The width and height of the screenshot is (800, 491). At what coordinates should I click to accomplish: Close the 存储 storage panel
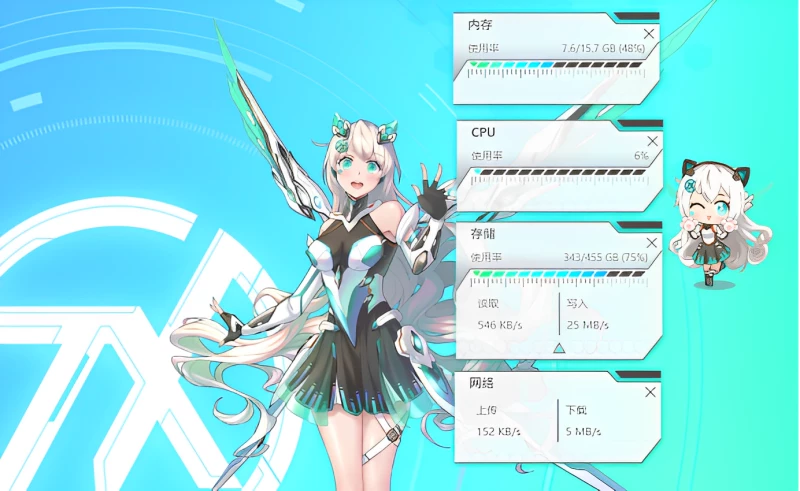tap(652, 244)
